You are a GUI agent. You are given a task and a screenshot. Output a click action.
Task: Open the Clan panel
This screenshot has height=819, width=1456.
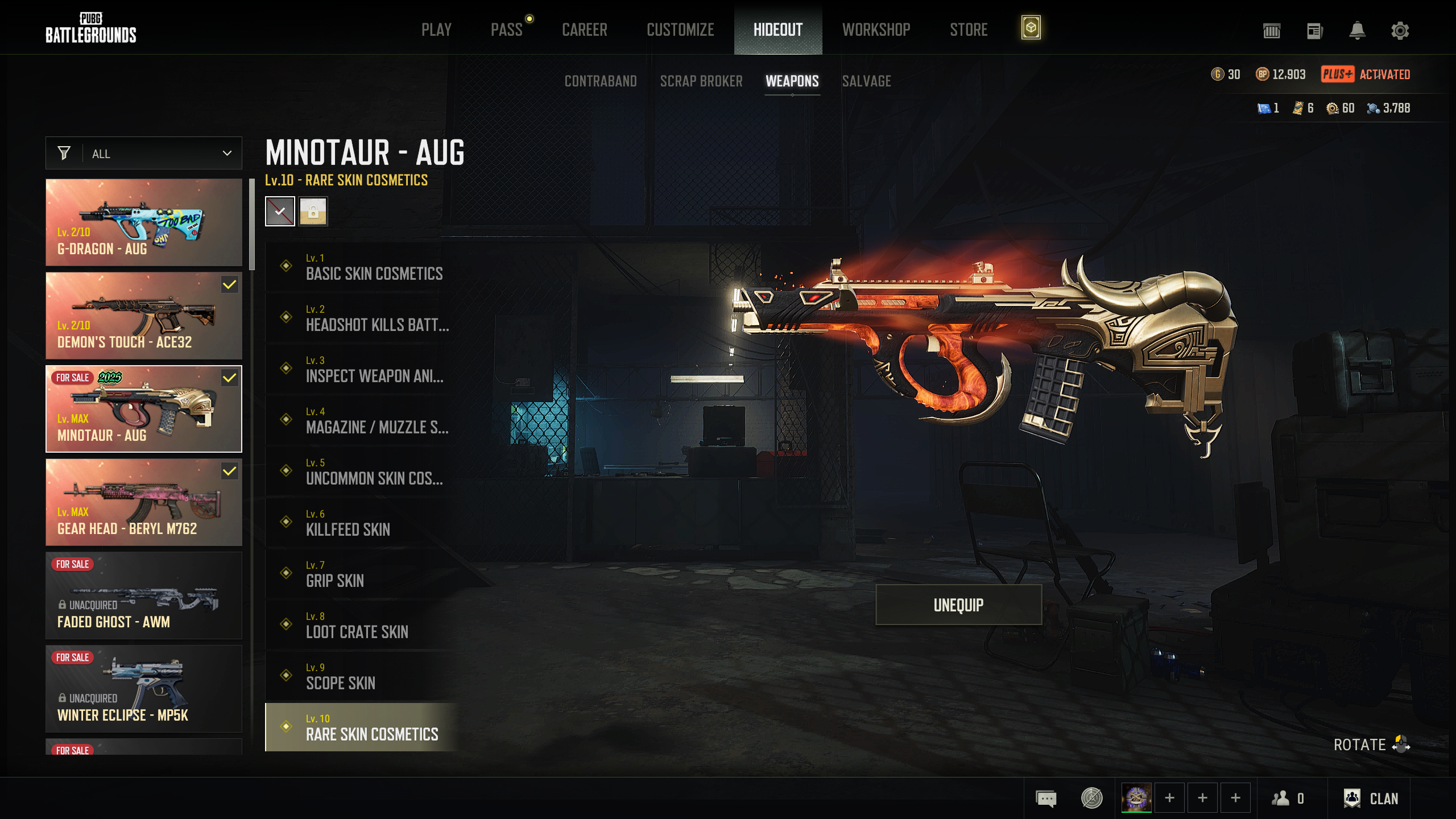pyautogui.click(x=1371, y=799)
